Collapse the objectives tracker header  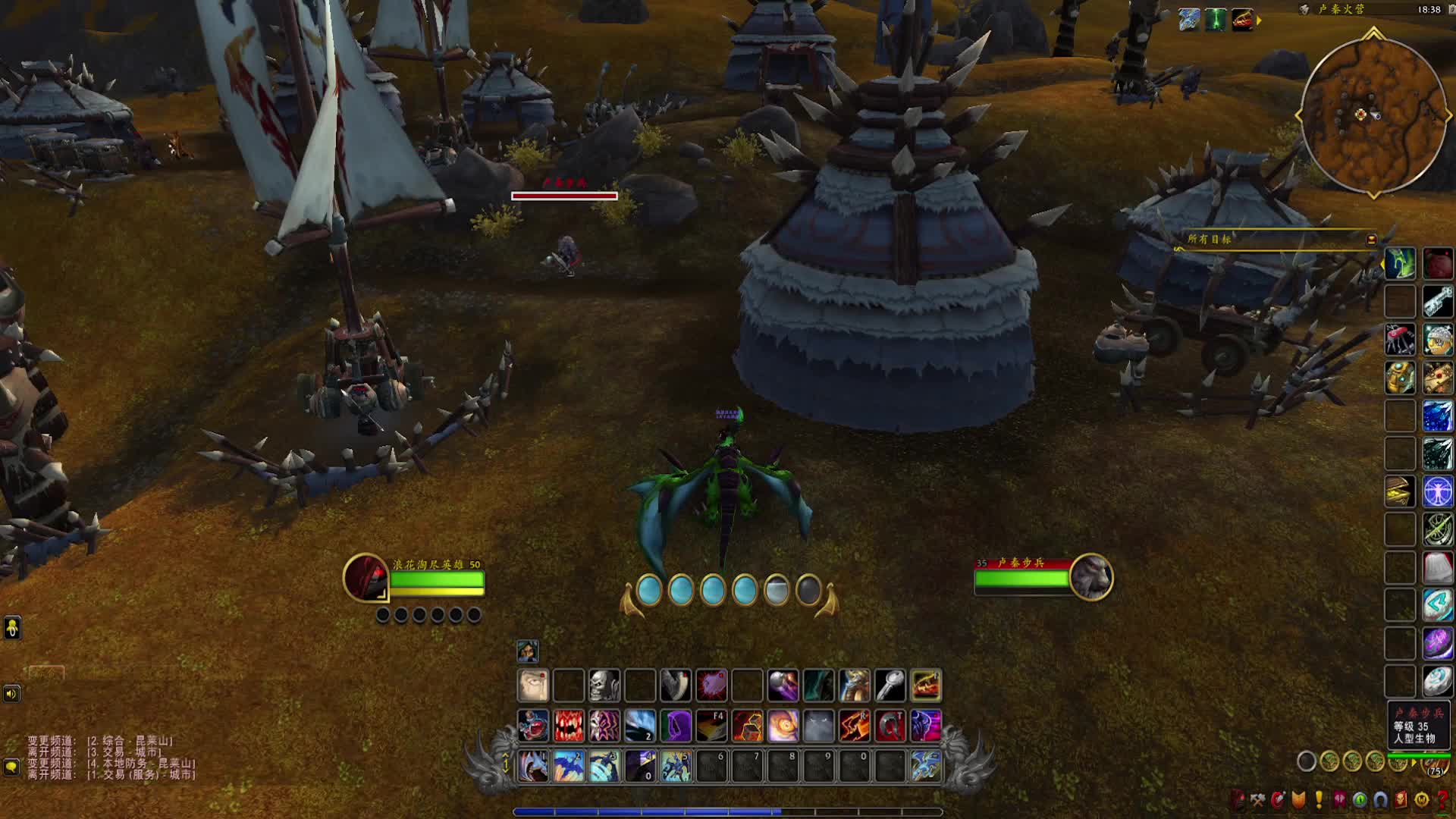pyautogui.click(x=1371, y=240)
